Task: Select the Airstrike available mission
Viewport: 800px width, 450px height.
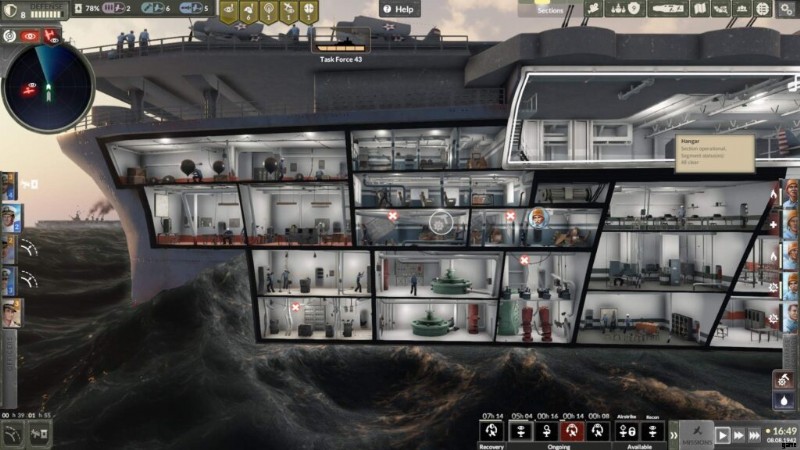Action: 626,431
